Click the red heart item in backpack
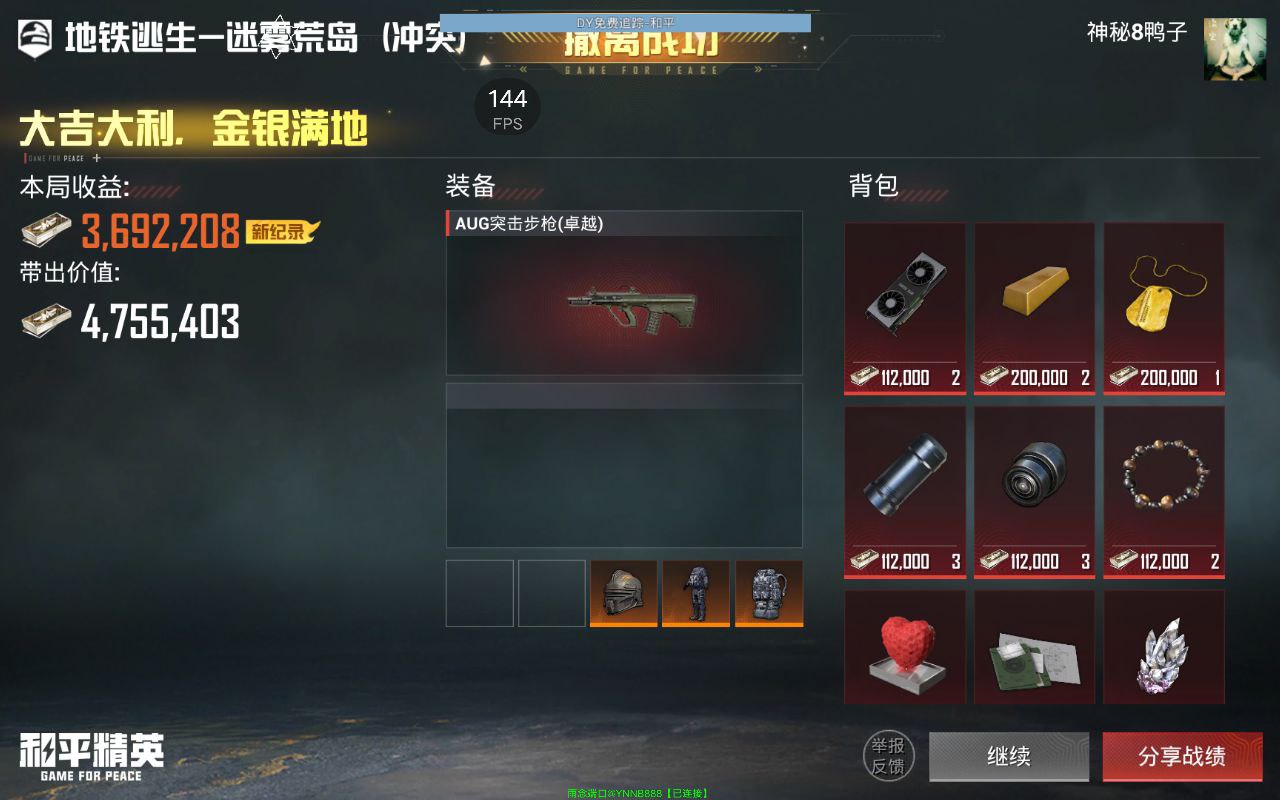 [904, 647]
